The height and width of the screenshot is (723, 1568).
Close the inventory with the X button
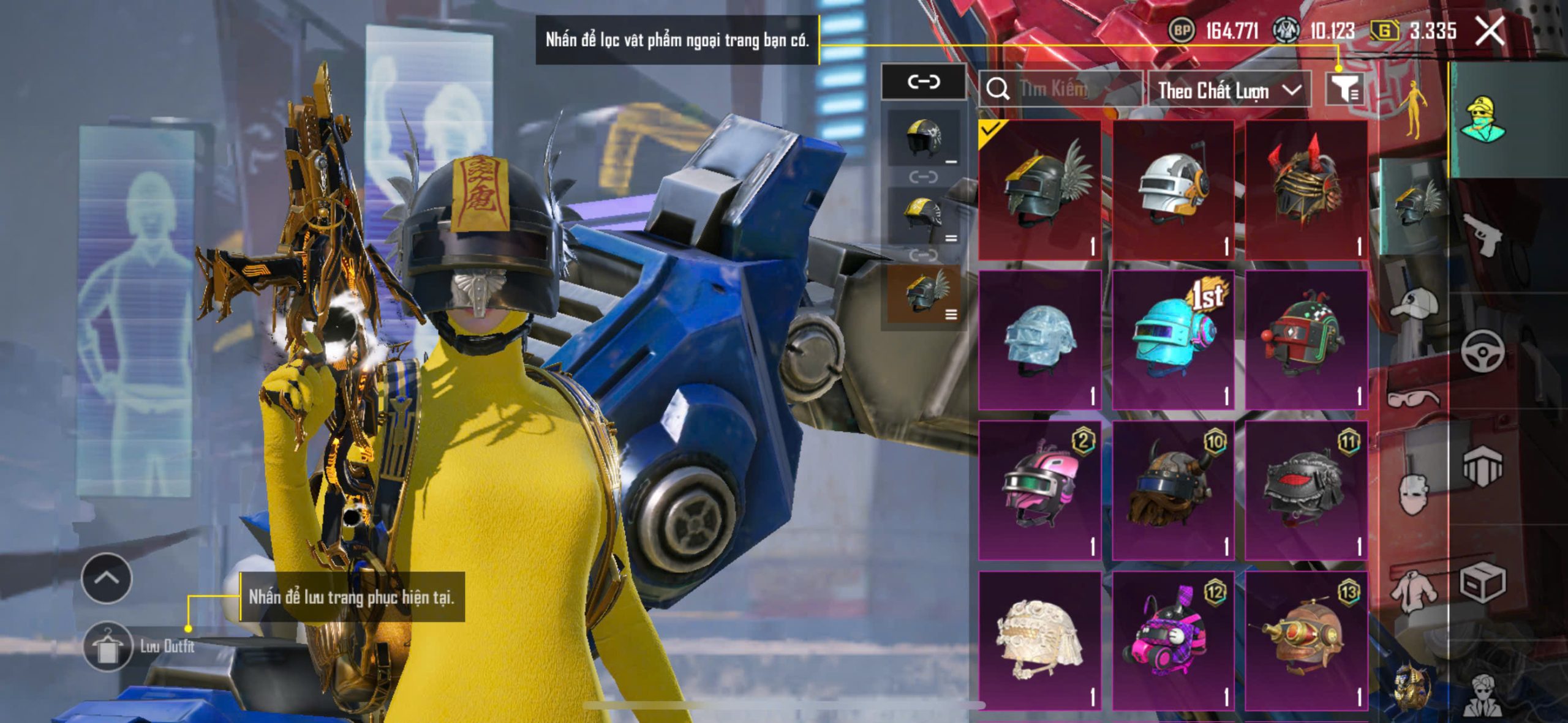[x=1490, y=31]
